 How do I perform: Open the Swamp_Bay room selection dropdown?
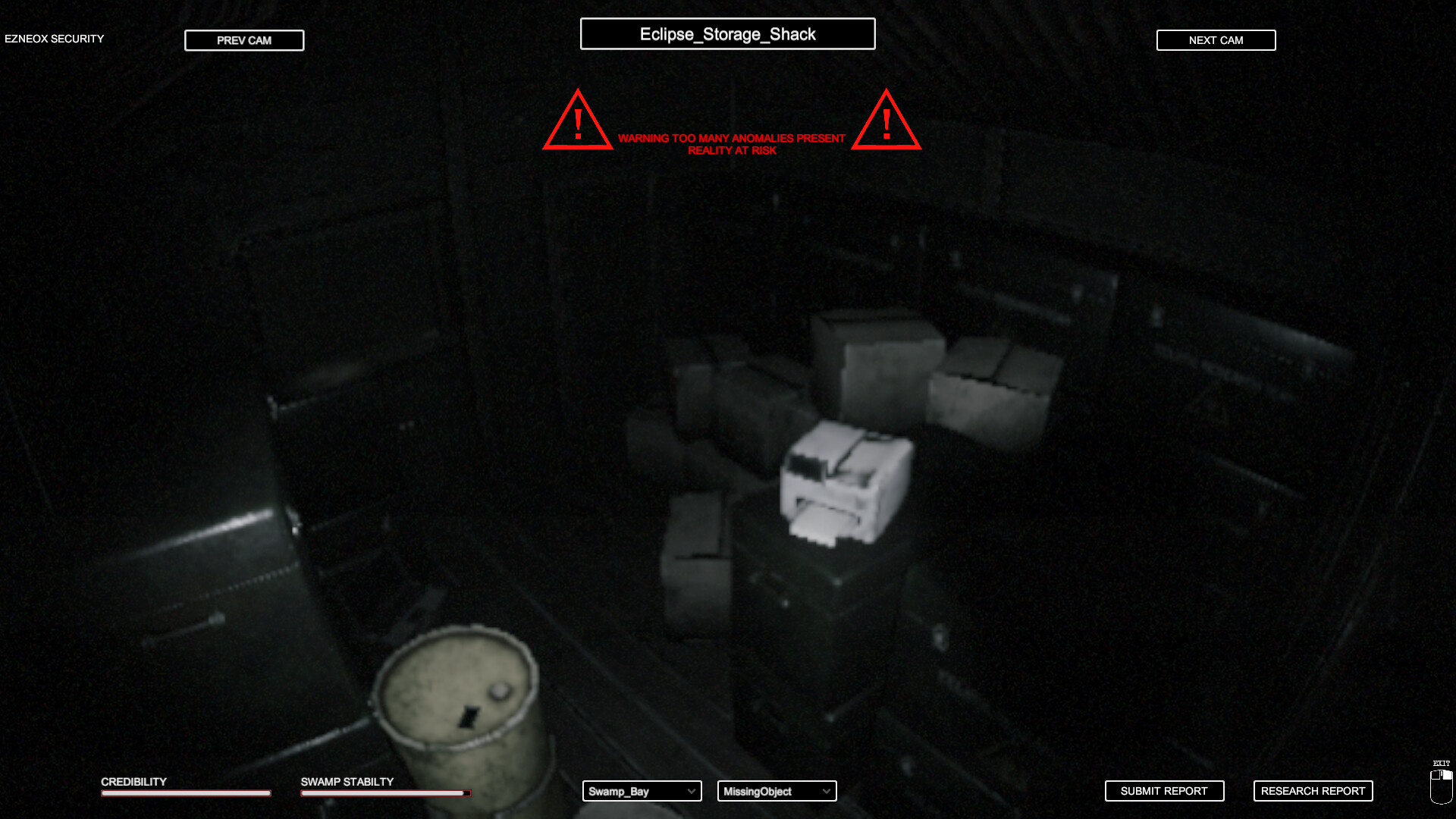641,791
